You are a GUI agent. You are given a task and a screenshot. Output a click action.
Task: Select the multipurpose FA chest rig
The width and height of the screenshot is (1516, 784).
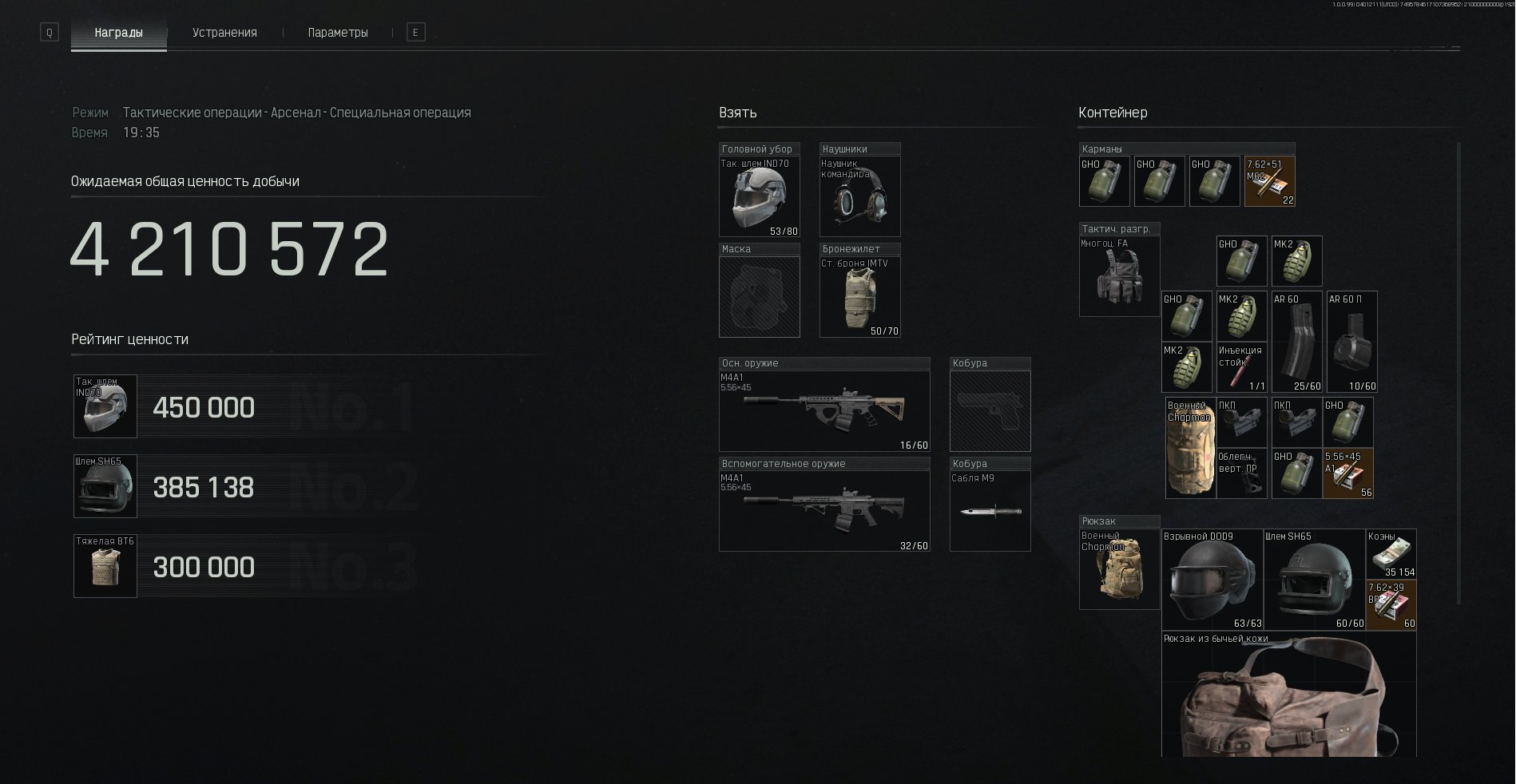click(x=1118, y=276)
